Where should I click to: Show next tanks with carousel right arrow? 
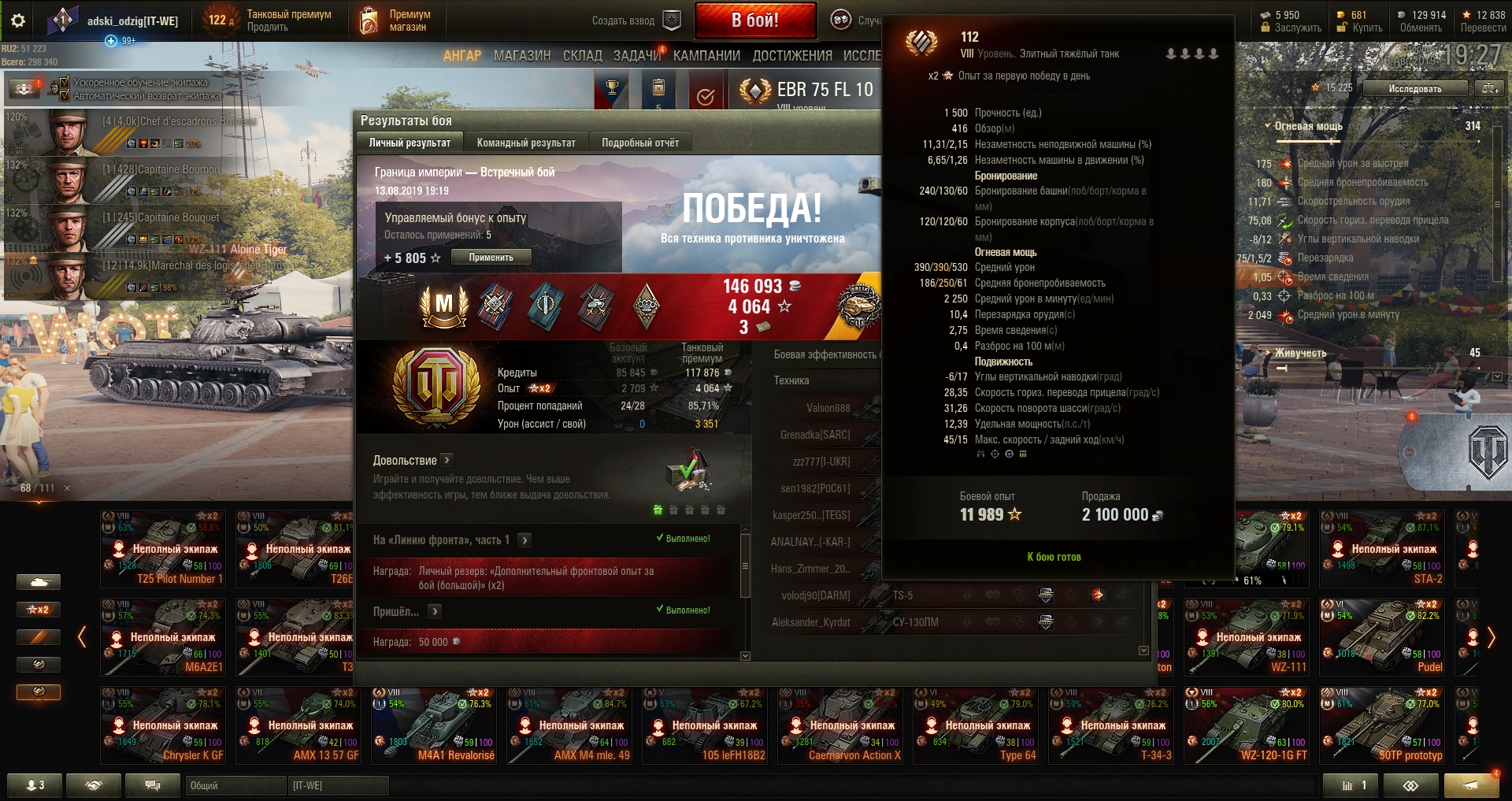pyautogui.click(x=1491, y=636)
